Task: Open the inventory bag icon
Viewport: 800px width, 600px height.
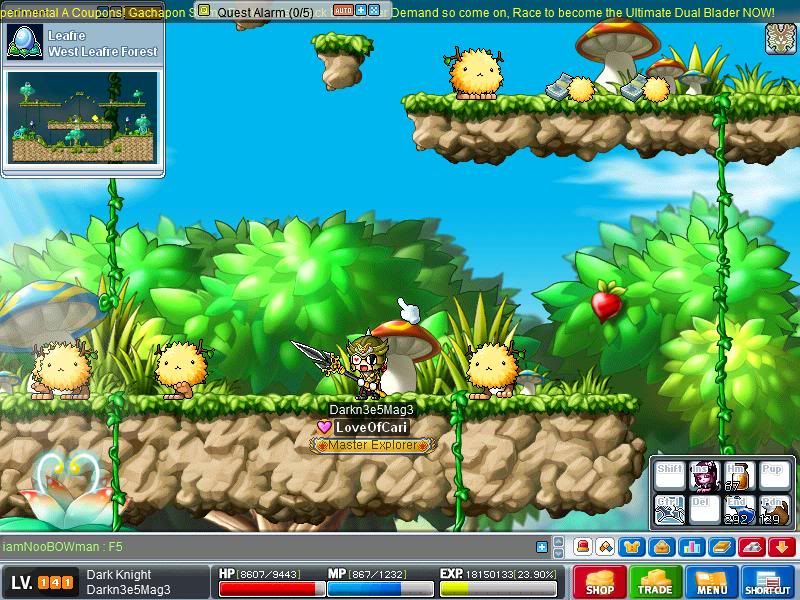Action: pyautogui.click(x=660, y=547)
